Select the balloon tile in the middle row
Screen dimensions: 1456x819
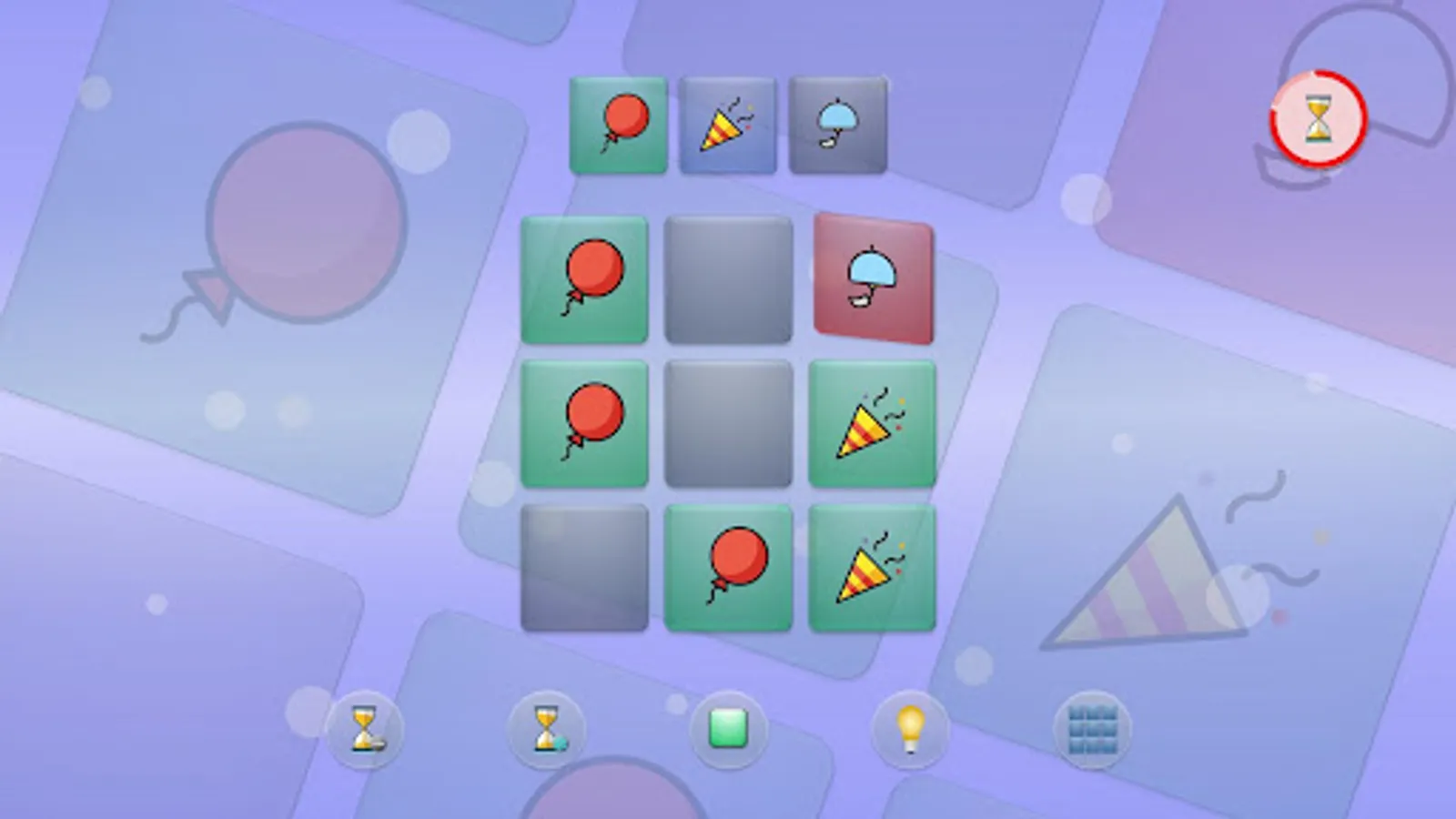coord(583,423)
